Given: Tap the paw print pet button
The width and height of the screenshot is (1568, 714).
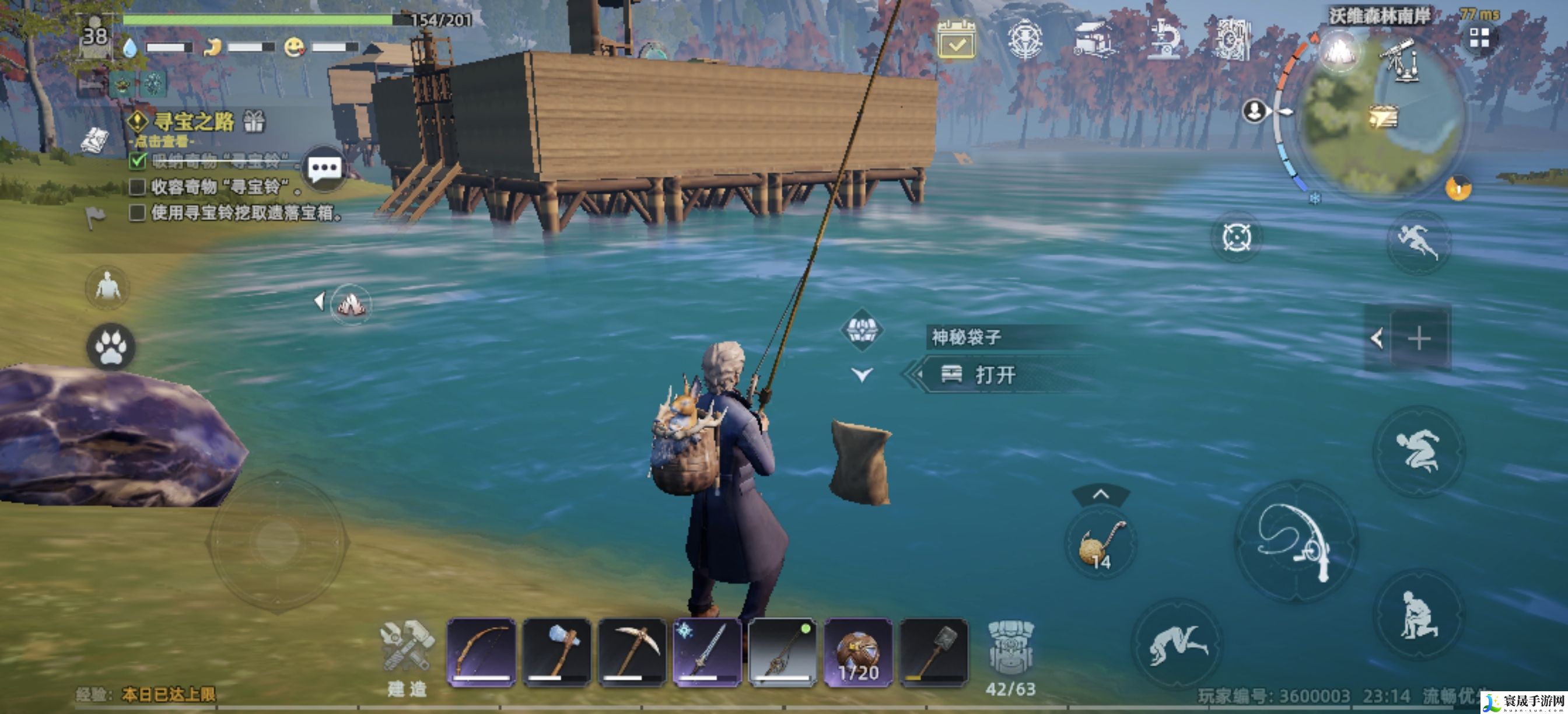Looking at the screenshot, I should click(111, 347).
